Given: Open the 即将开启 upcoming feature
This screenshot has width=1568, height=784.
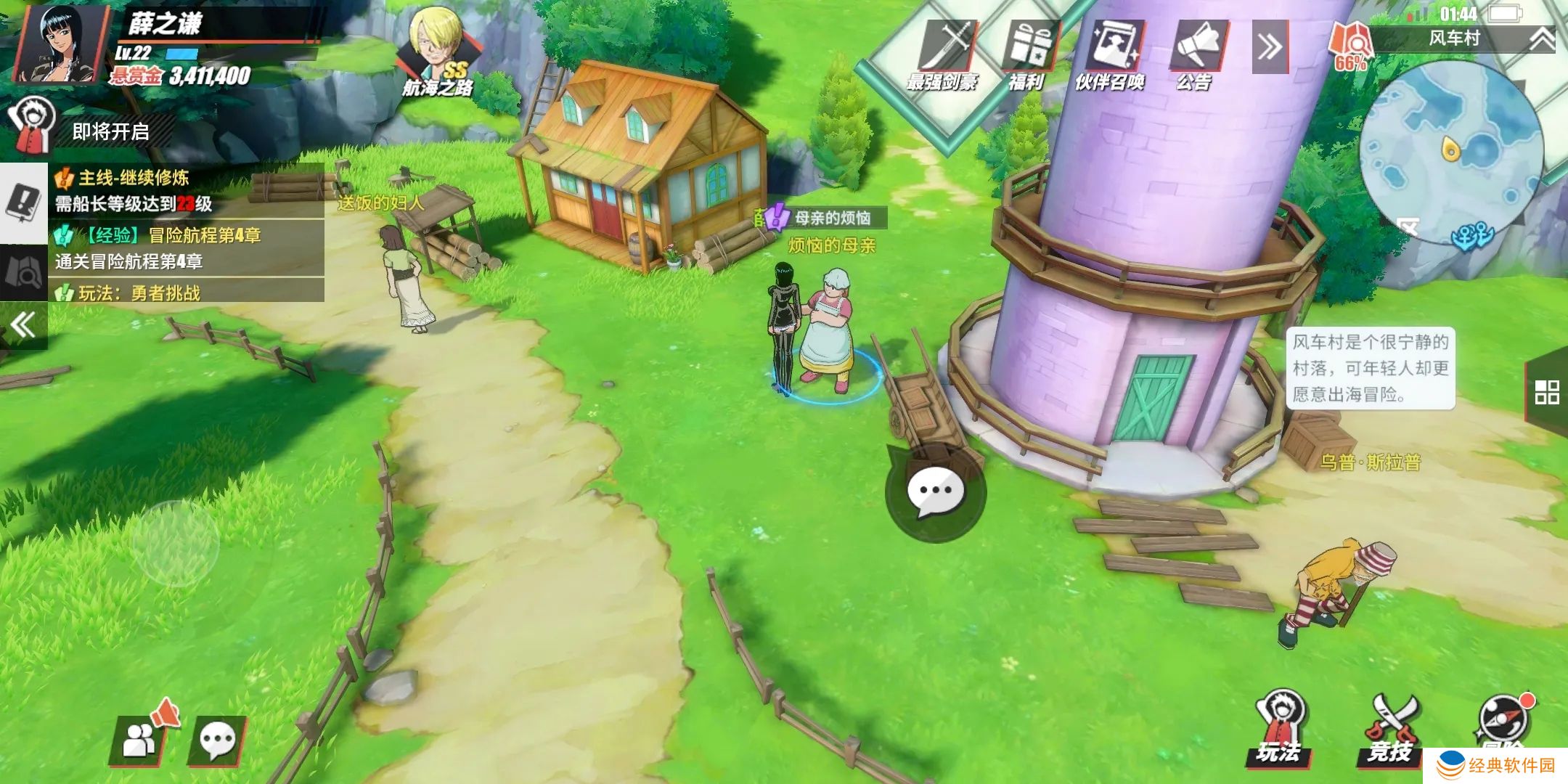Looking at the screenshot, I should [87, 131].
